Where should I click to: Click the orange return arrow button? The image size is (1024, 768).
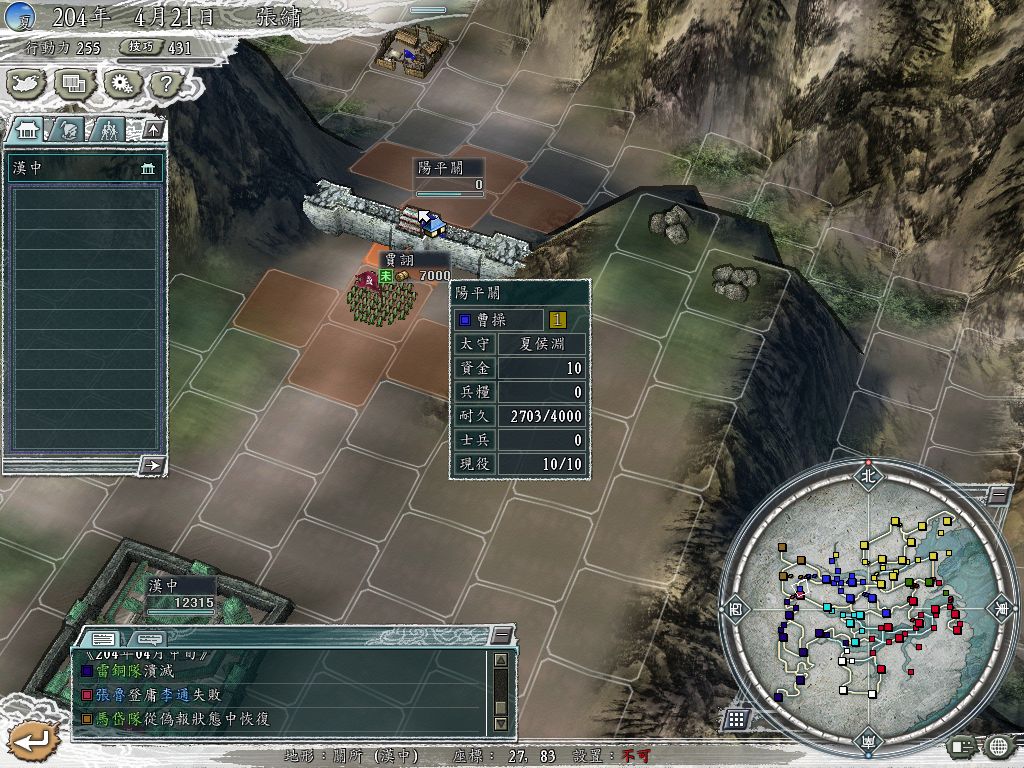[32, 741]
